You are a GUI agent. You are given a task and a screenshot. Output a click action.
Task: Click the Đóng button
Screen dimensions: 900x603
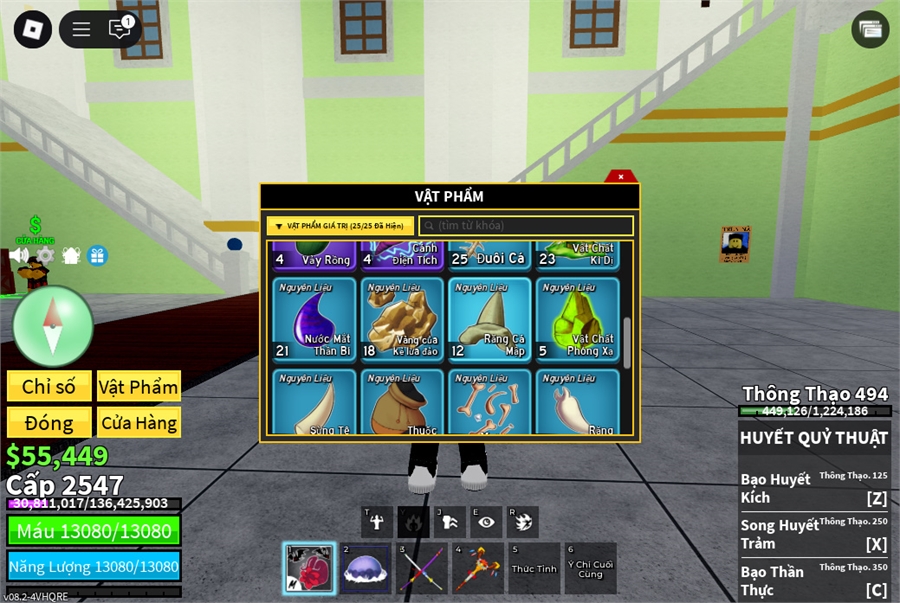(x=49, y=422)
